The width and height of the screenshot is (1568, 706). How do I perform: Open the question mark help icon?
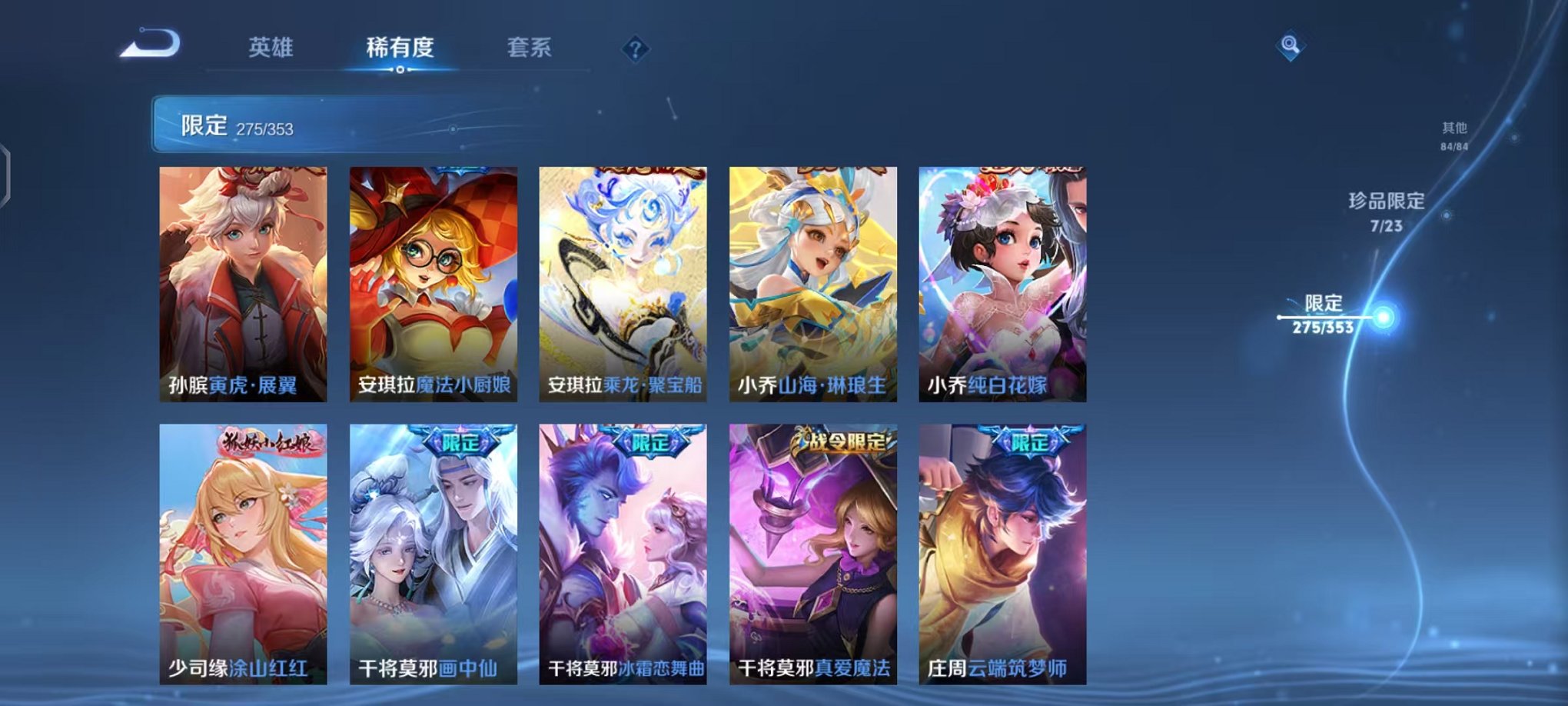[635, 49]
